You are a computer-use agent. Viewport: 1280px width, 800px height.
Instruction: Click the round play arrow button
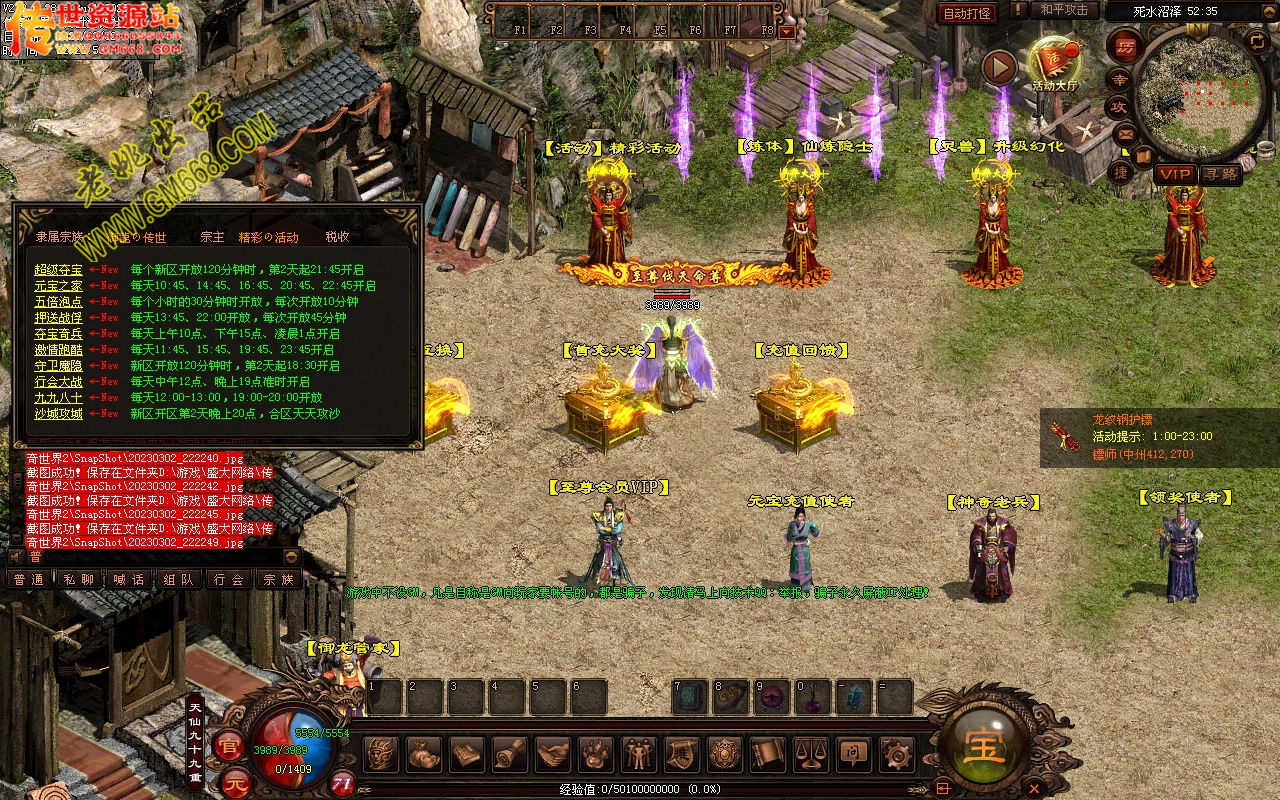pyautogui.click(x=999, y=67)
